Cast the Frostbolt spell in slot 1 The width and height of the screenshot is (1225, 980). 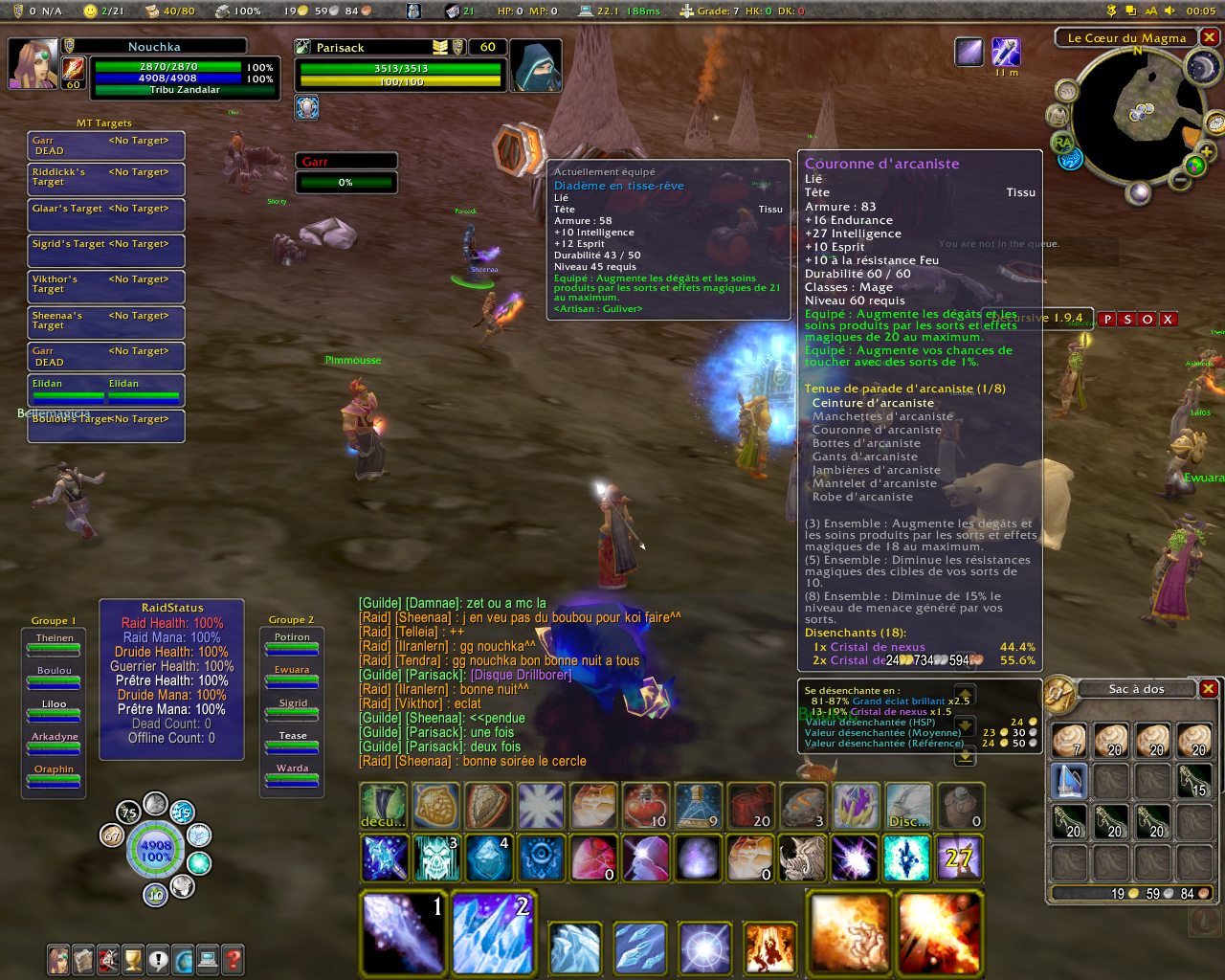tap(404, 932)
